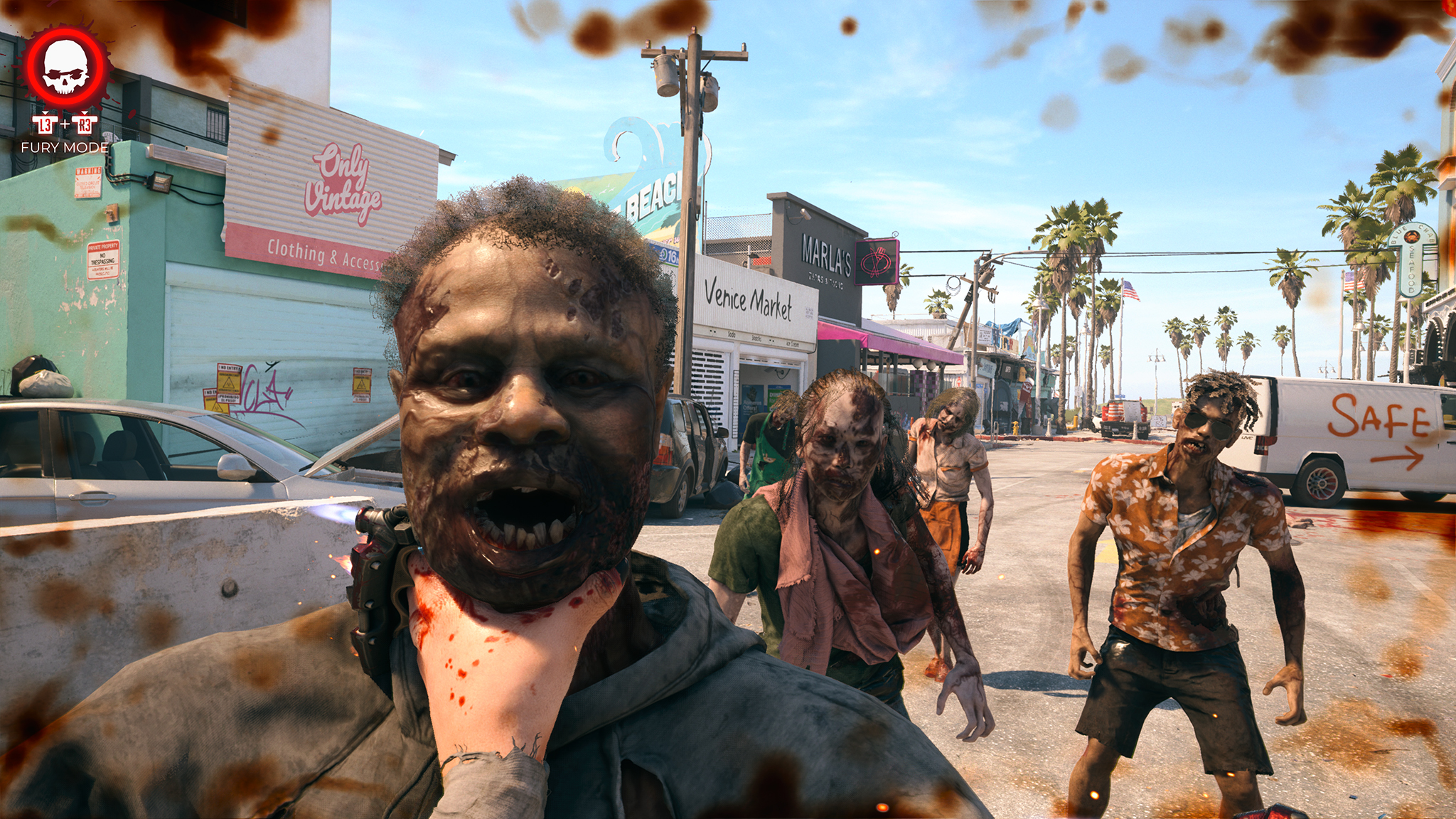
Task: Select the Venice Market sign
Action: tap(749, 301)
